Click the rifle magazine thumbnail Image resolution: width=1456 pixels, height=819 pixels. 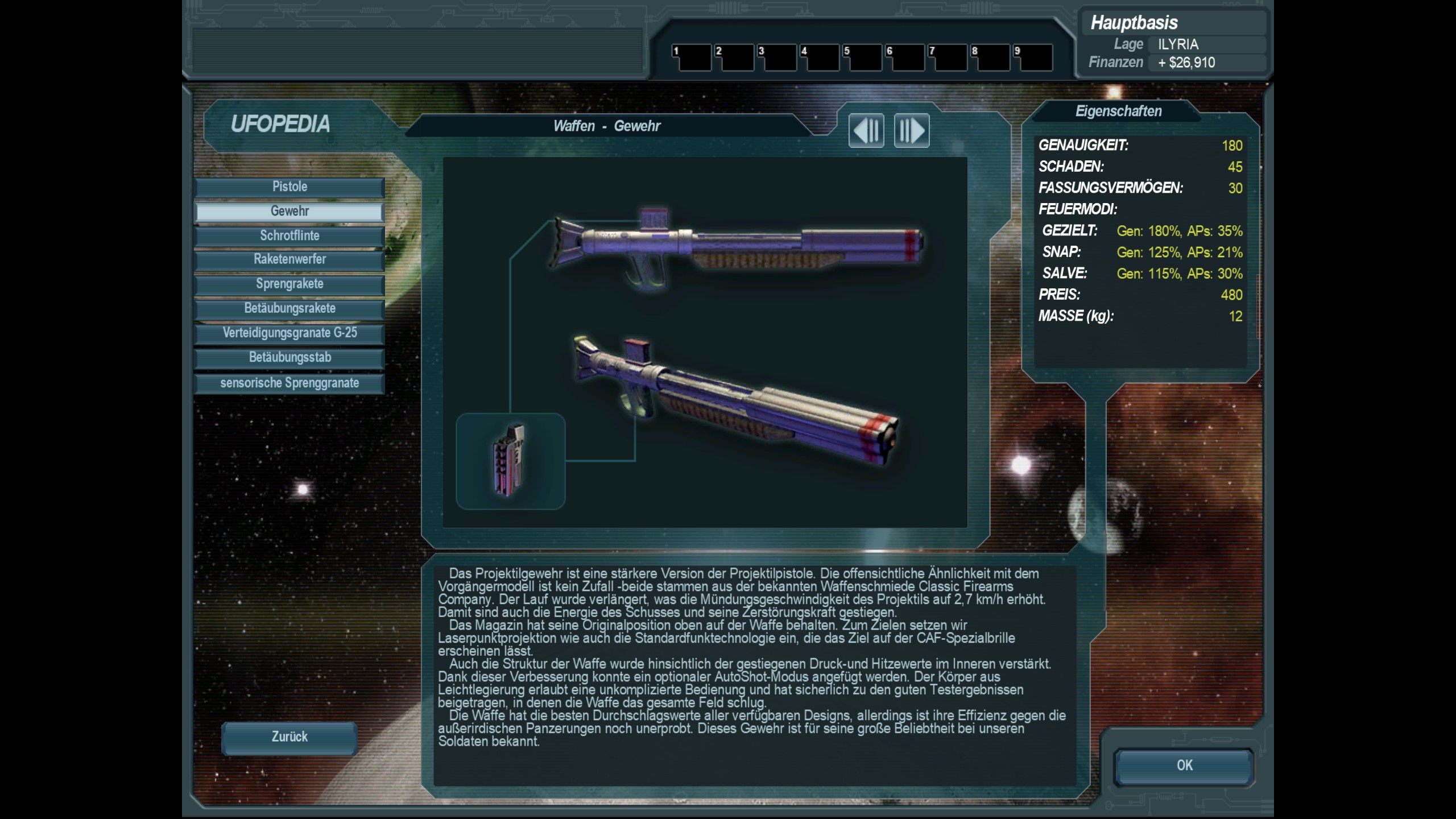click(x=510, y=461)
